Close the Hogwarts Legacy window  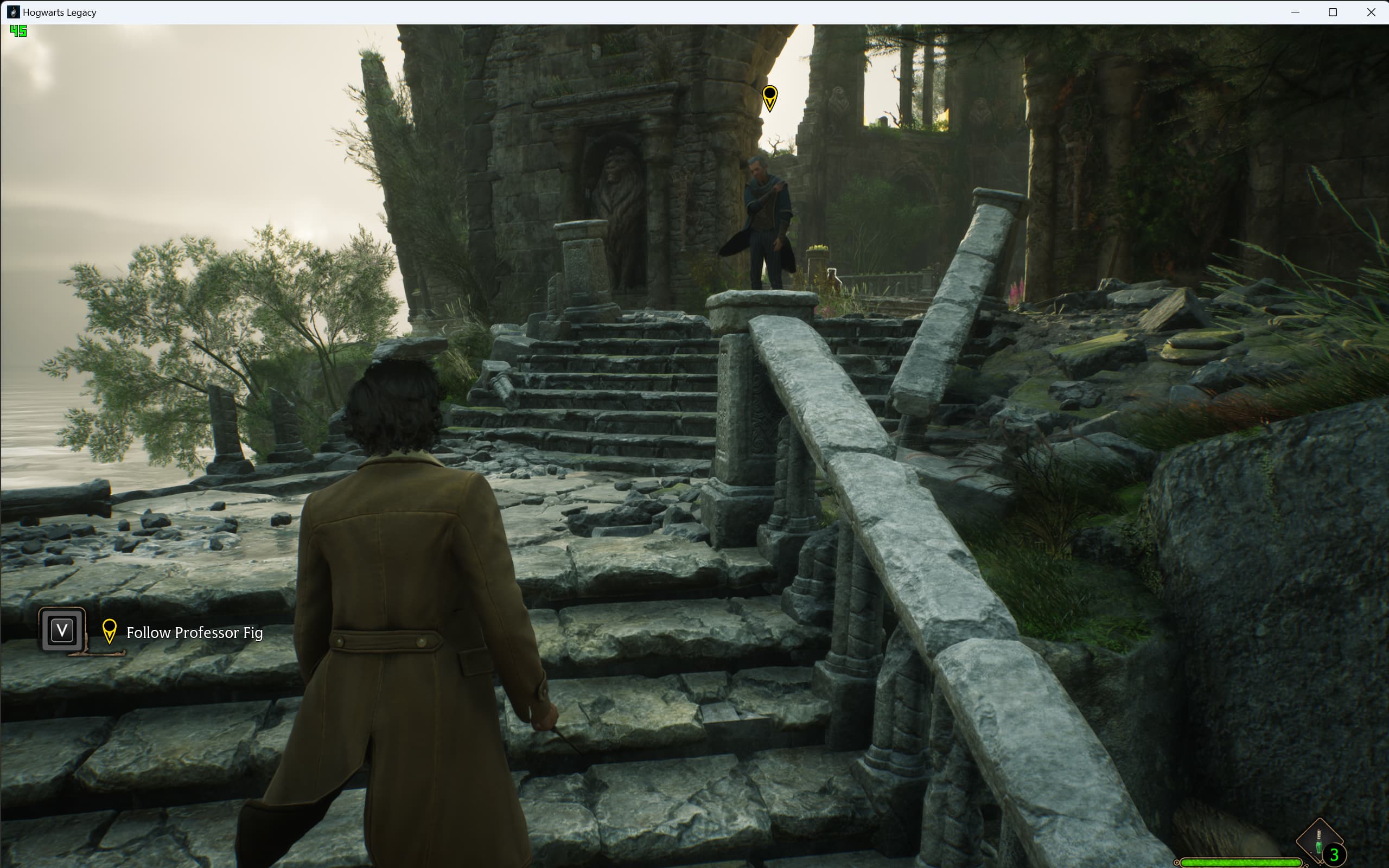click(1371, 12)
